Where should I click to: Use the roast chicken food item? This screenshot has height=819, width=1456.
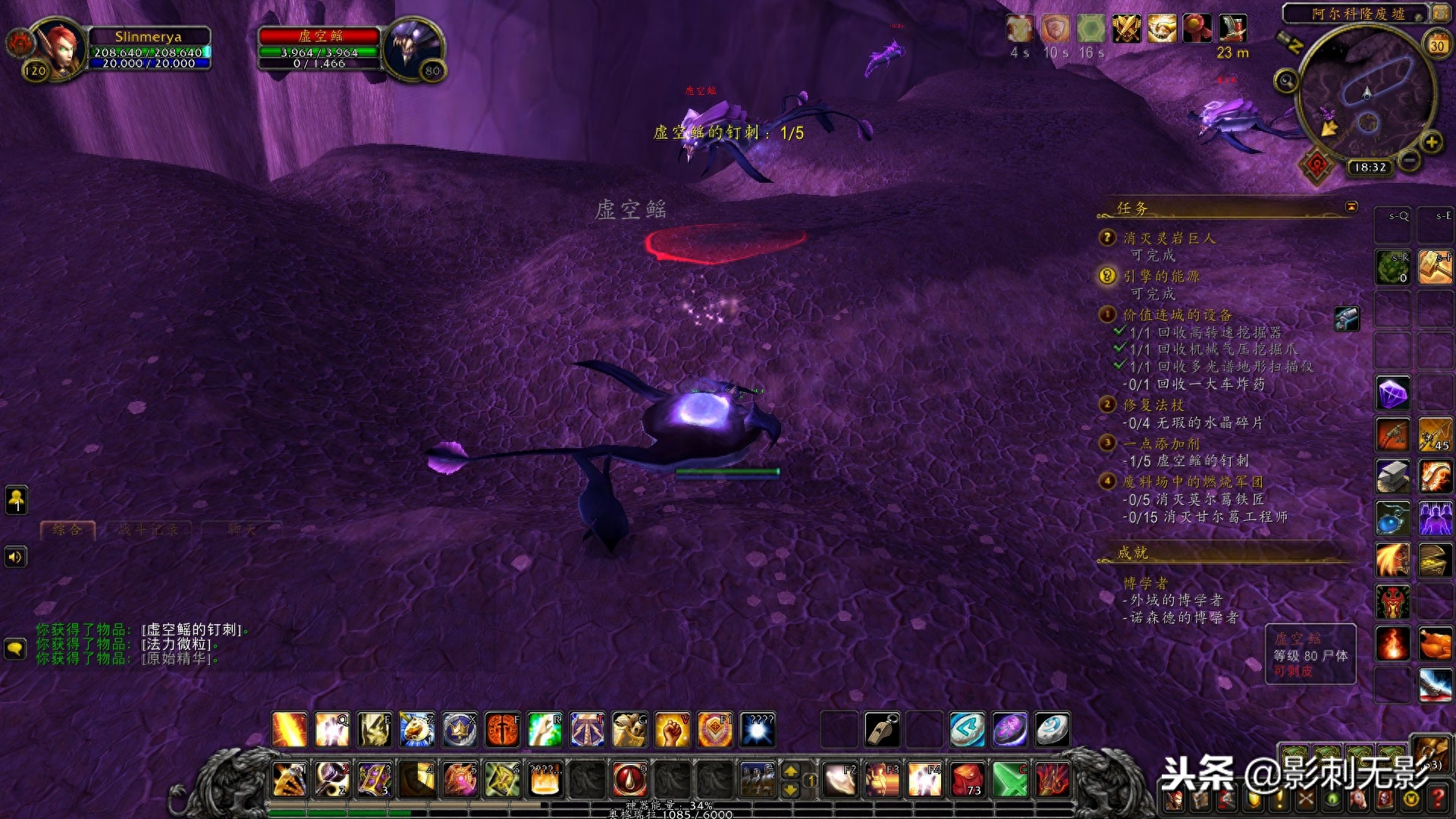1435,645
